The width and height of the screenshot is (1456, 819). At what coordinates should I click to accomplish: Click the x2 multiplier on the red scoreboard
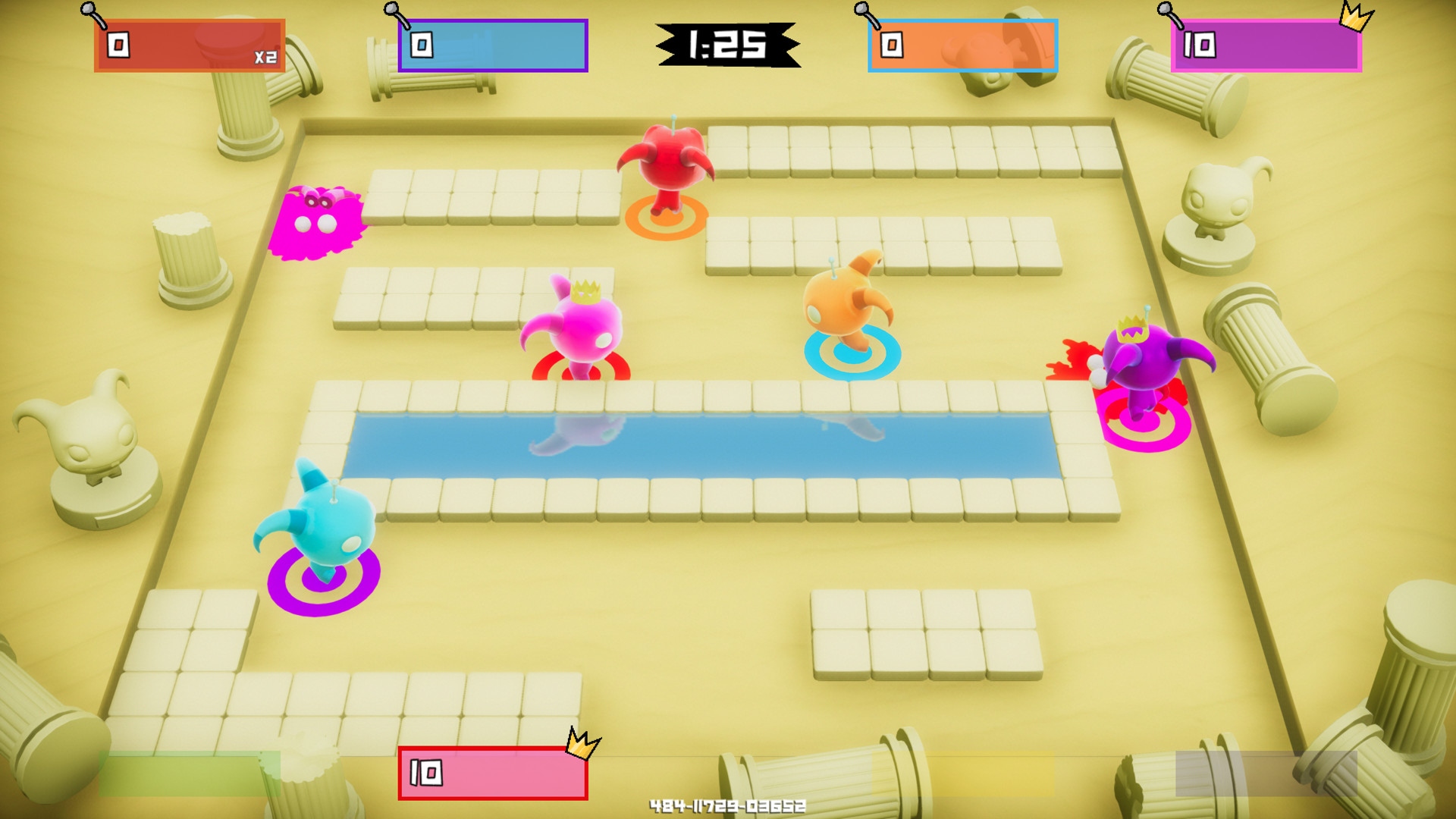click(265, 57)
